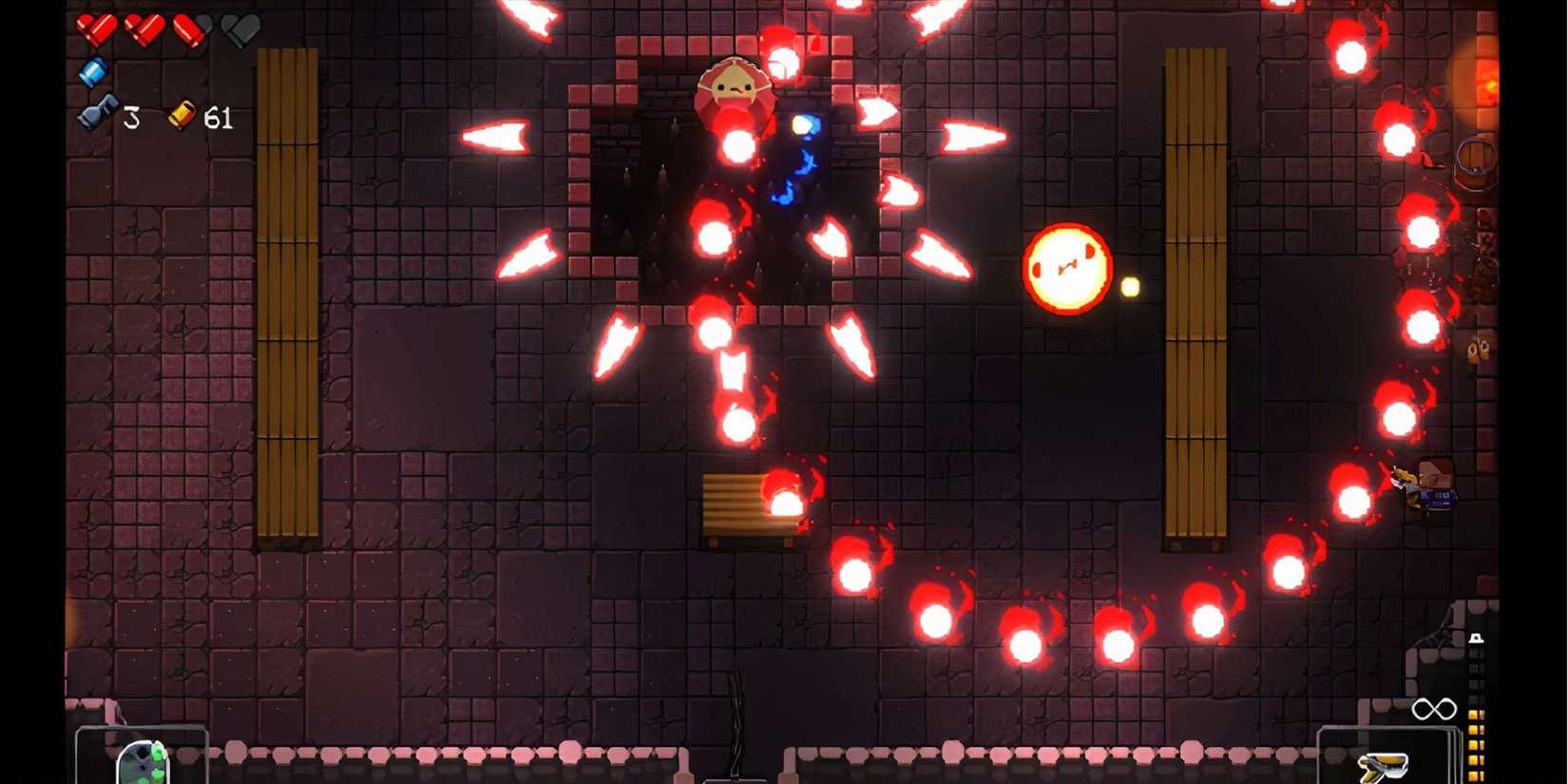The width and height of the screenshot is (1568, 784).
Task: Select the key icon next to the 3
Action: click(x=98, y=114)
